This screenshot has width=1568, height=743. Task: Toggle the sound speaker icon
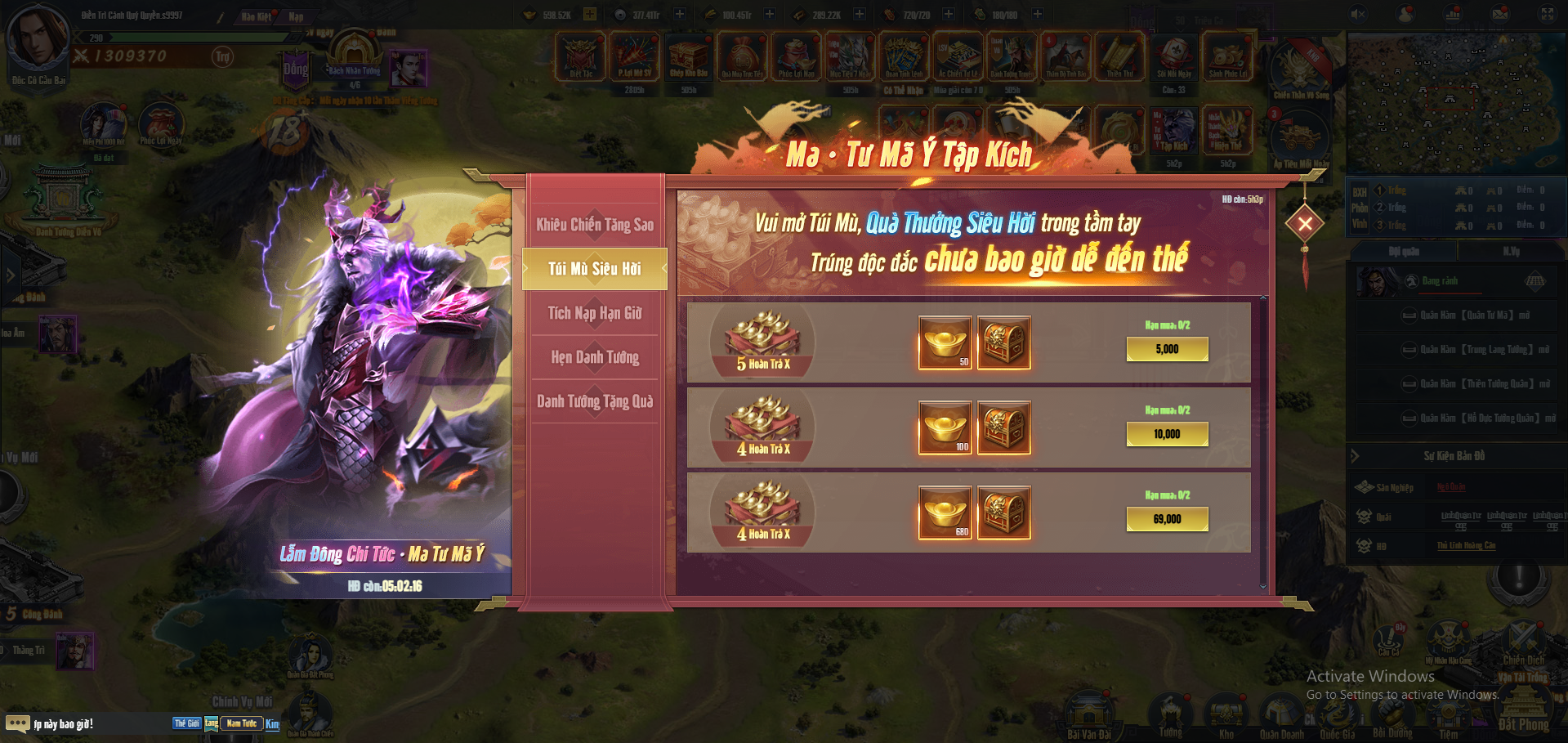pos(1358,14)
